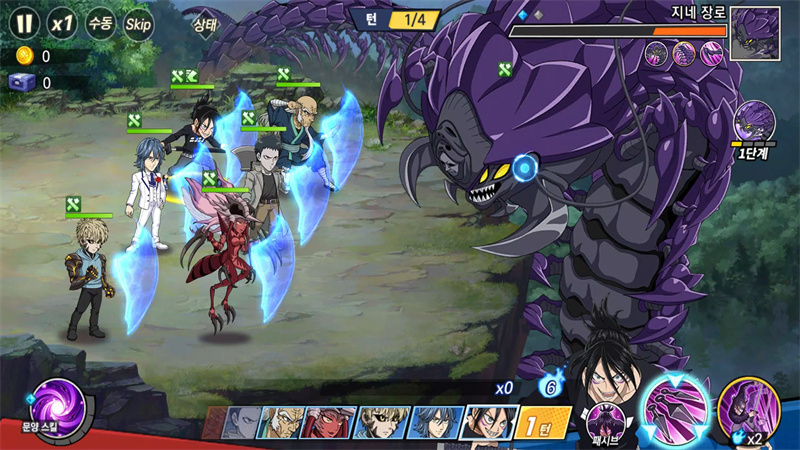
Task: Toggle the x1 battle speed
Action: (x=63, y=22)
